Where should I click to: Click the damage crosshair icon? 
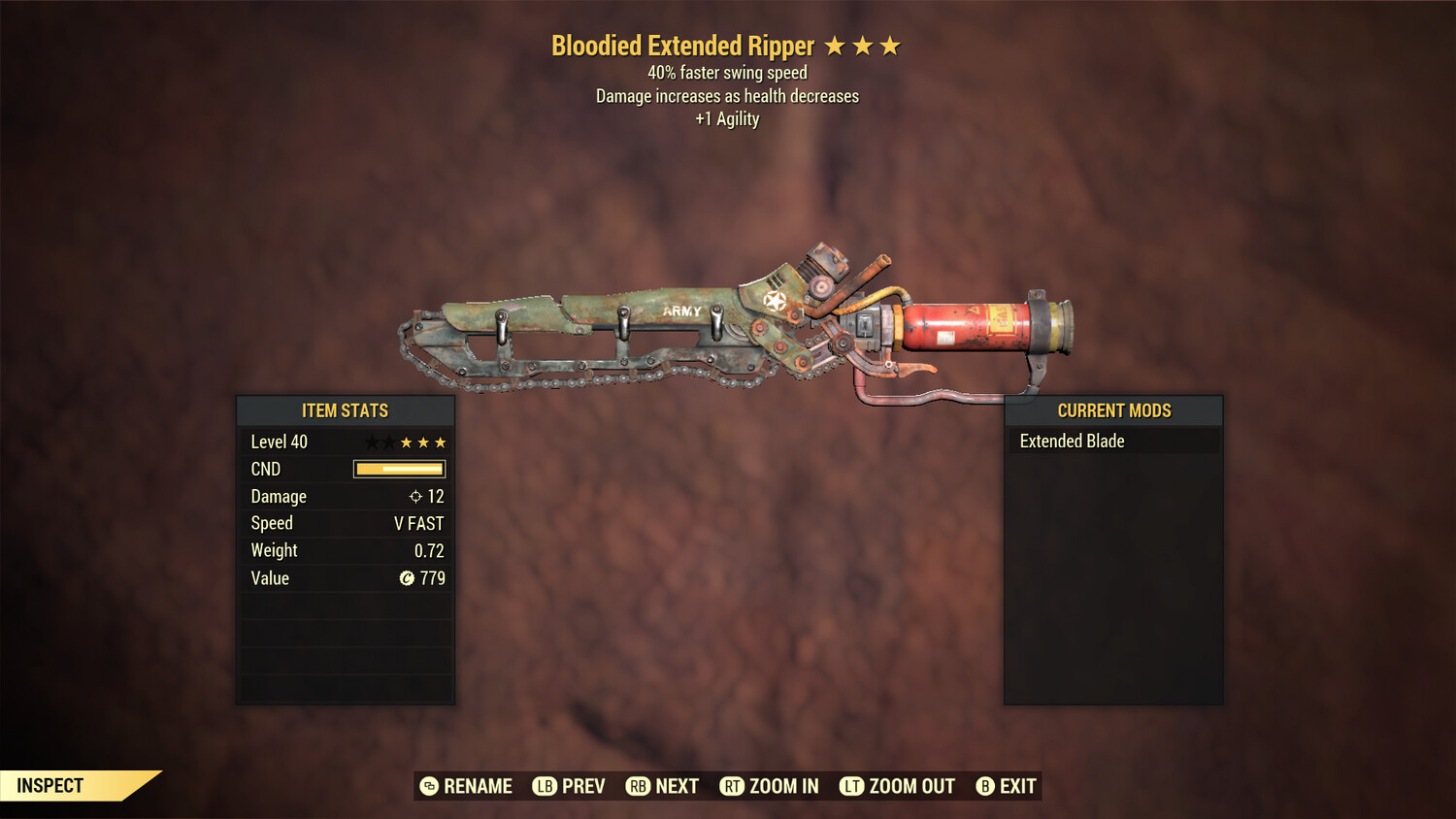414,496
